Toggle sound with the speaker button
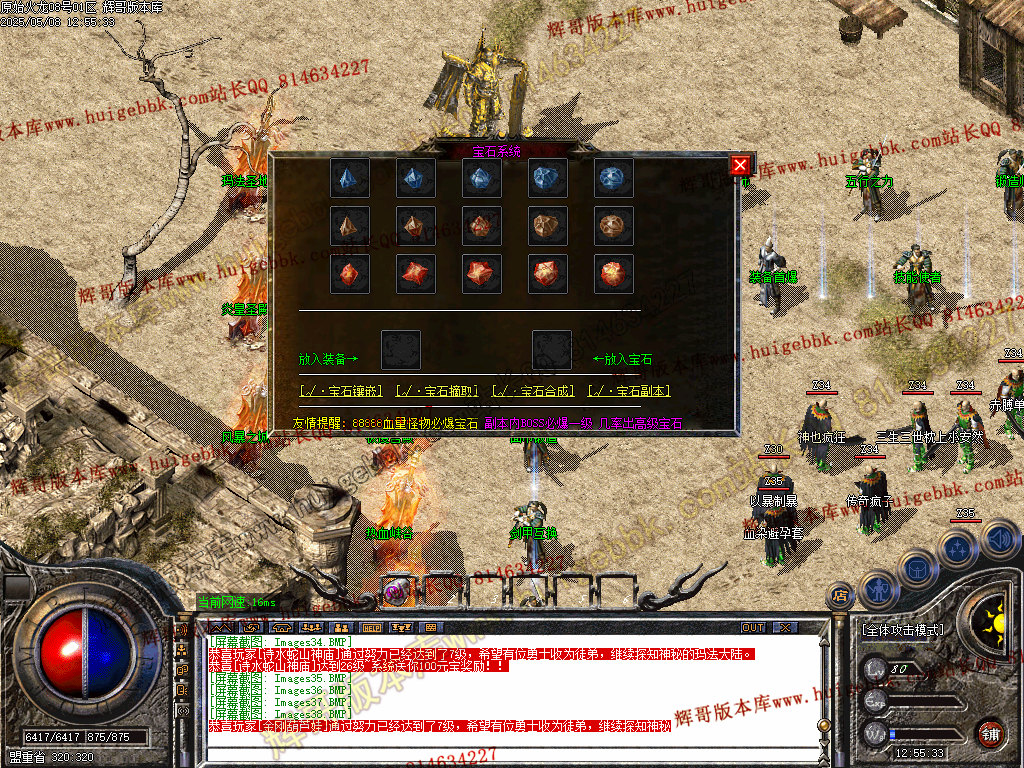The height and width of the screenshot is (768, 1024). point(999,540)
